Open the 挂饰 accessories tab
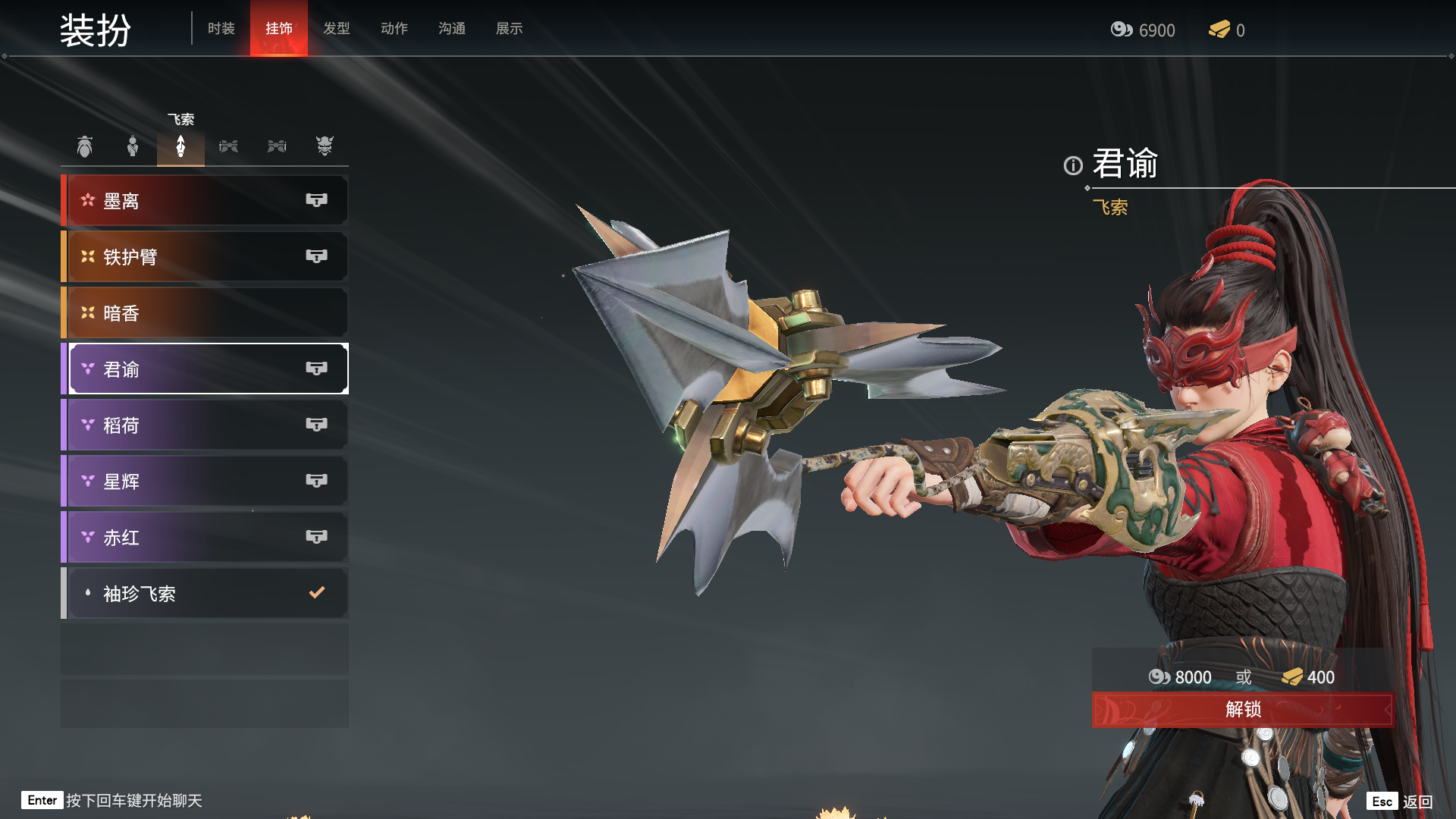 (x=278, y=29)
